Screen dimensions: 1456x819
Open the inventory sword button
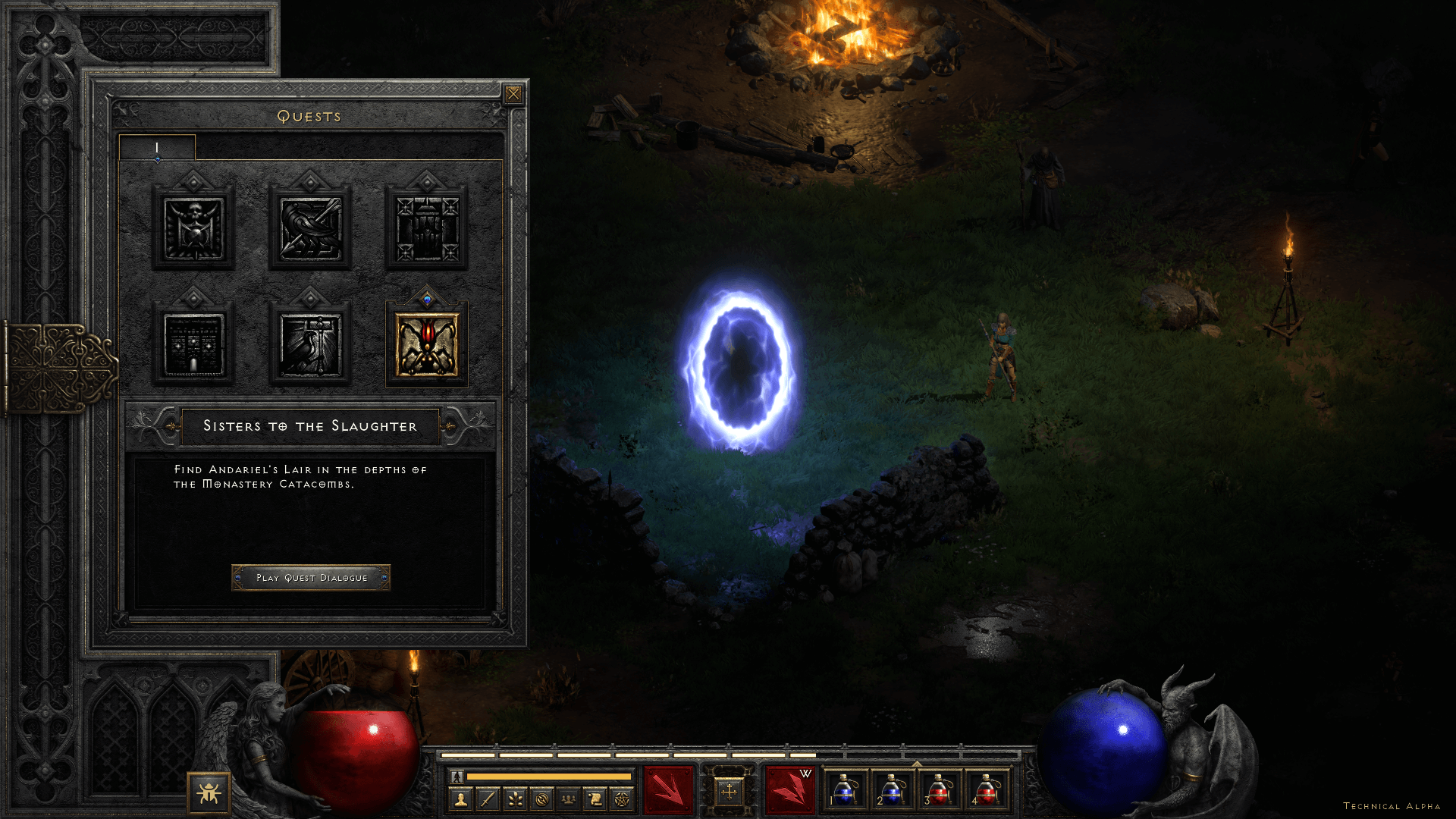coord(488,799)
